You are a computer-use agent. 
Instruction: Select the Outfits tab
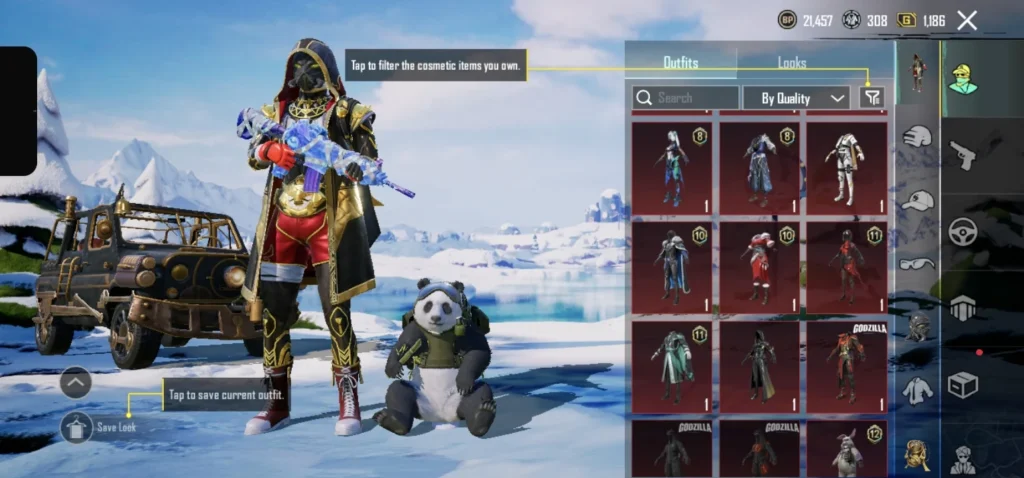point(681,63)
